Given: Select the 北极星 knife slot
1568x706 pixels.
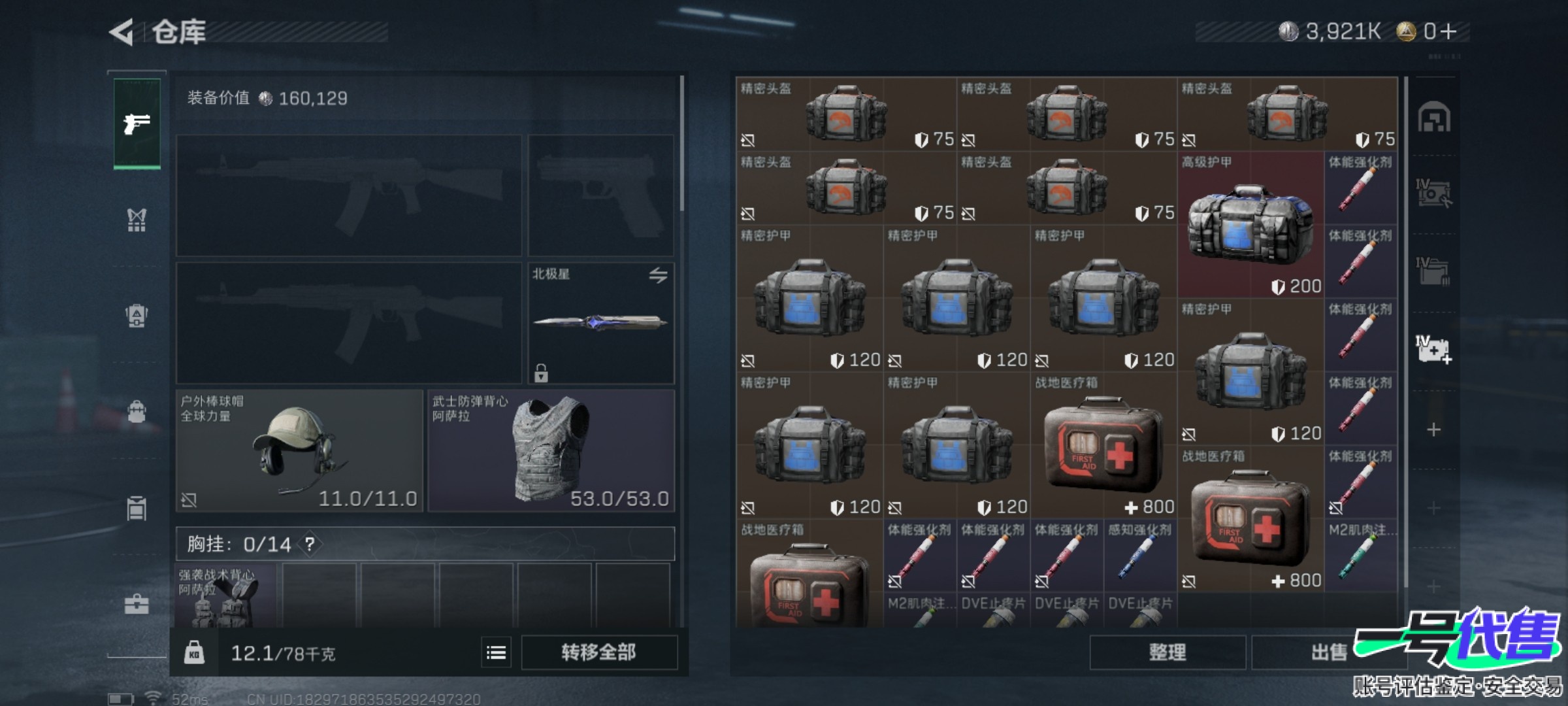Looking at the screenshot, I should [x=600, y=323].
